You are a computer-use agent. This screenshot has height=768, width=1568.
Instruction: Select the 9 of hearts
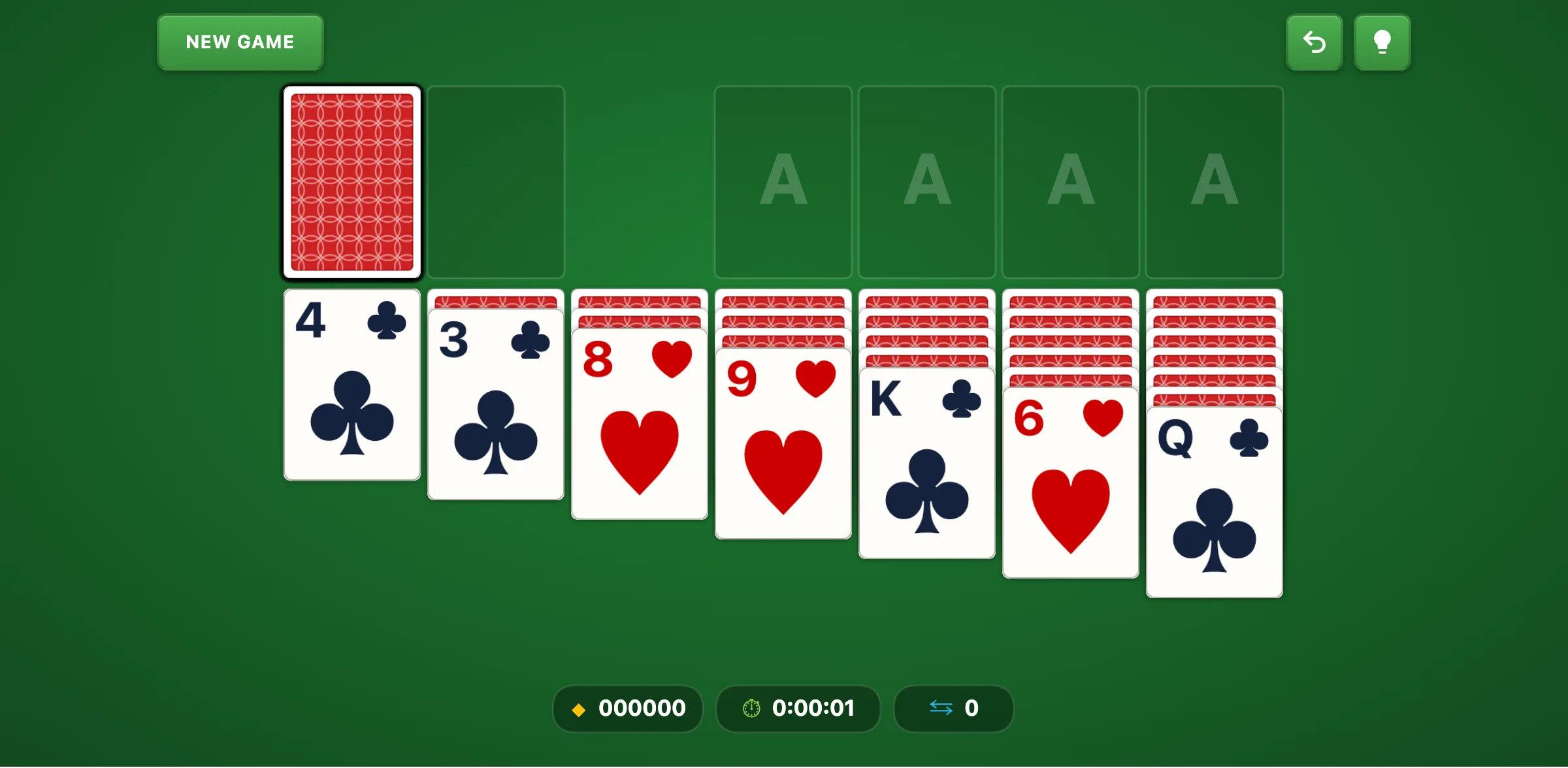coord(783,444)
